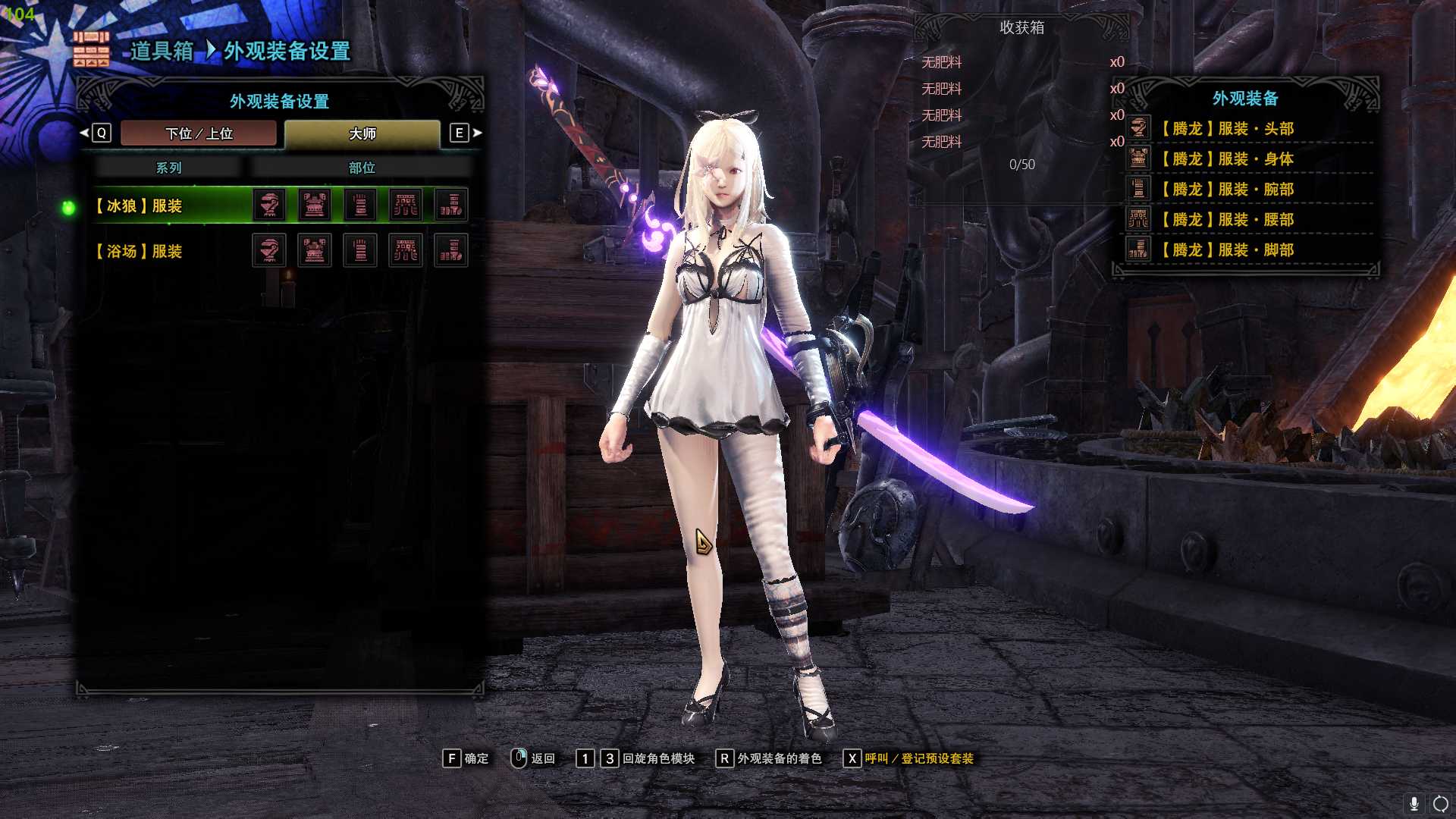Screen dimensions: 1456x819
Task: Click the green indicator dot beside 【冰狼】服装
Action: click(x=70, y=209)
